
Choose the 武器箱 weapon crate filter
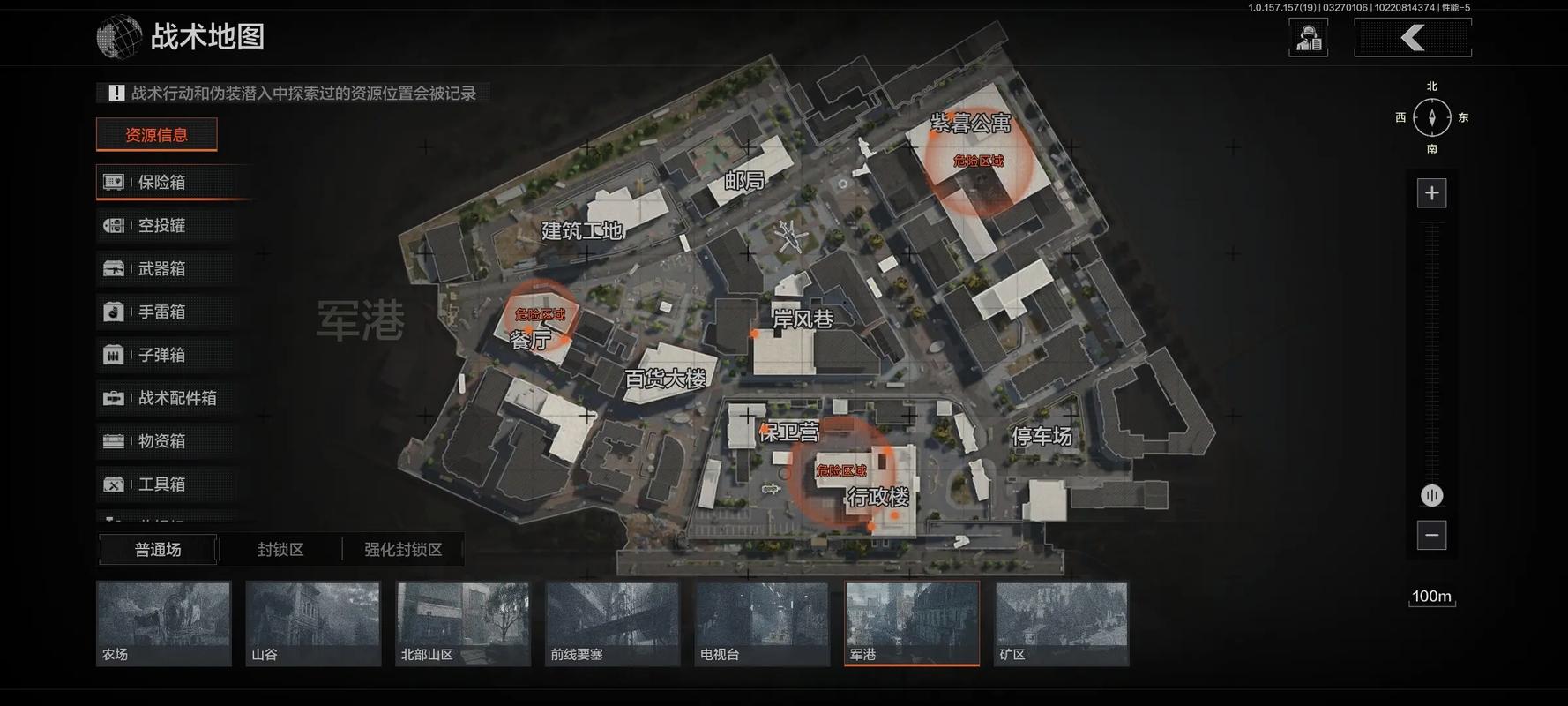click(161, 268)
